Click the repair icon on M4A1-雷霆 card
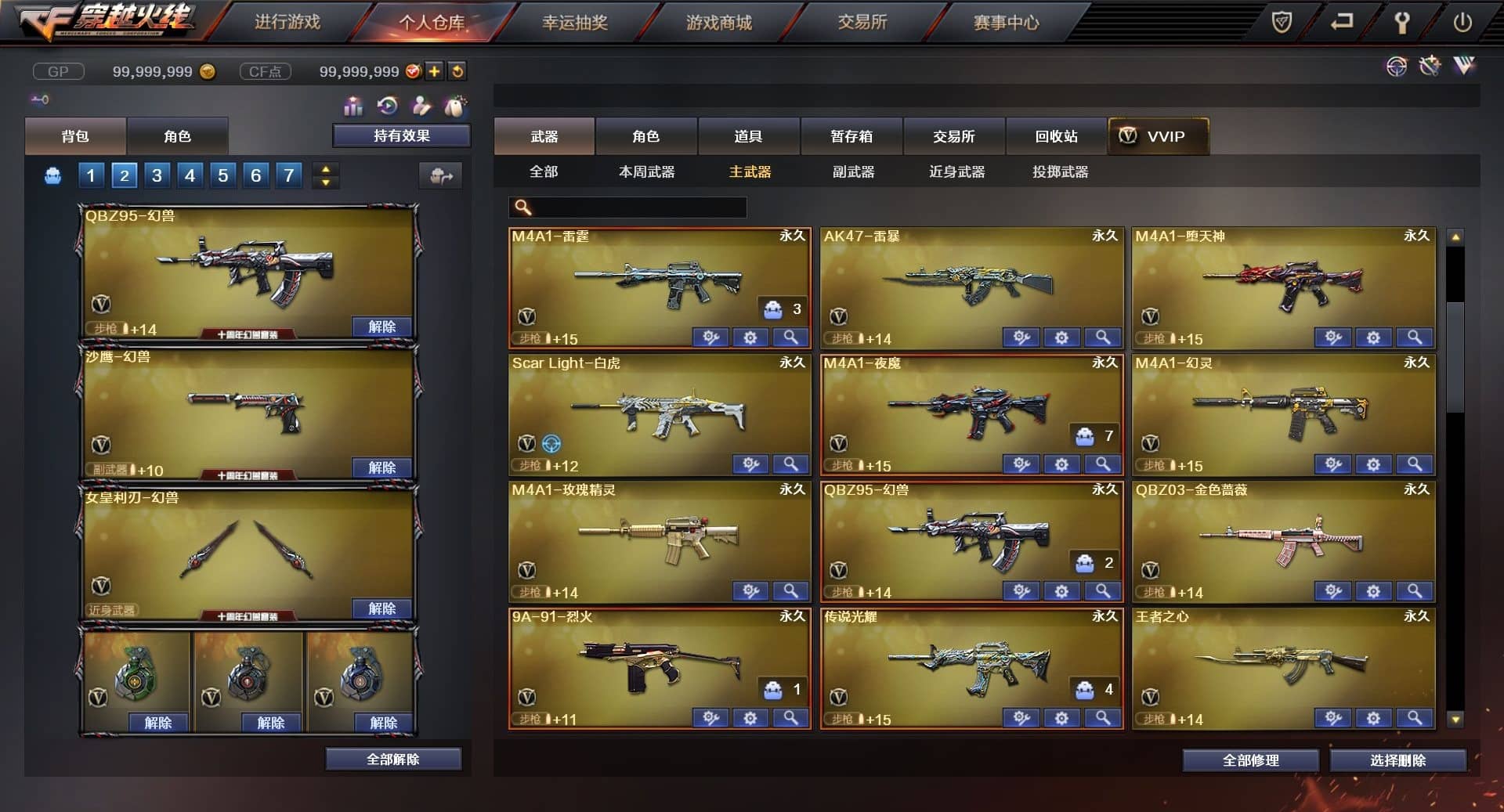This screenshot has height=812, width=1504. (x=710, y=337)
